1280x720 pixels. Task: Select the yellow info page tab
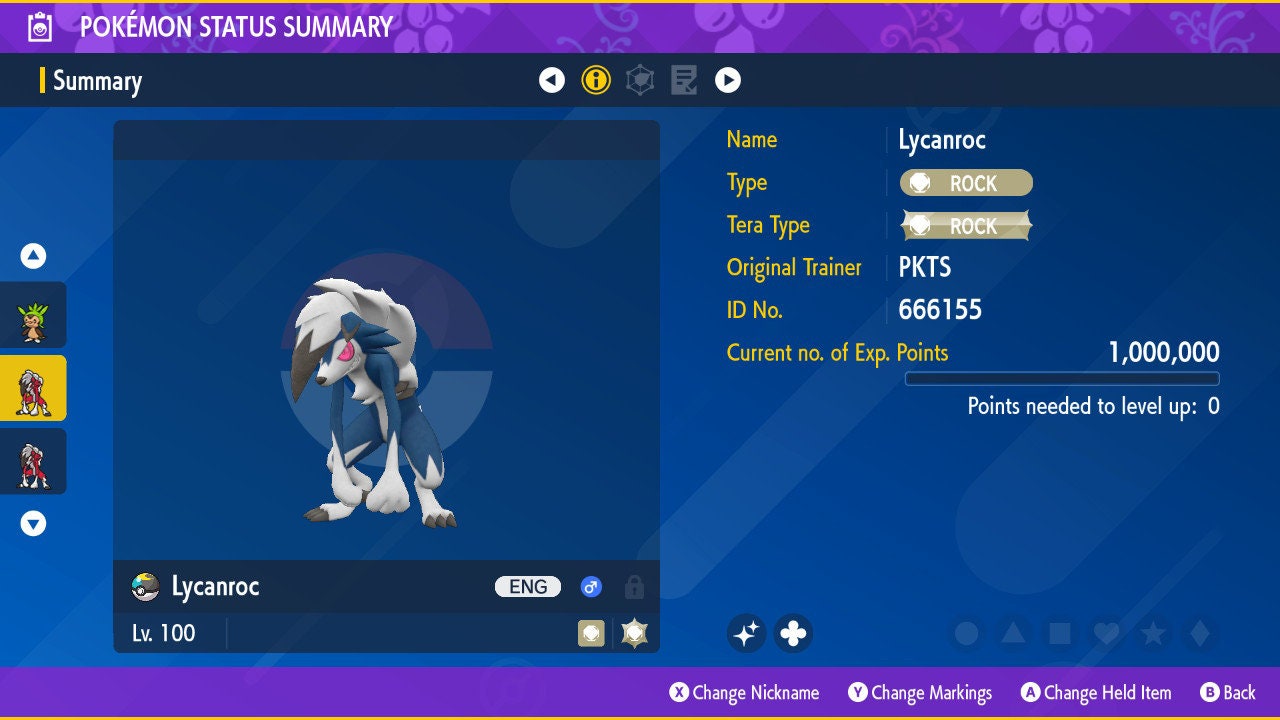click(596, 80)
